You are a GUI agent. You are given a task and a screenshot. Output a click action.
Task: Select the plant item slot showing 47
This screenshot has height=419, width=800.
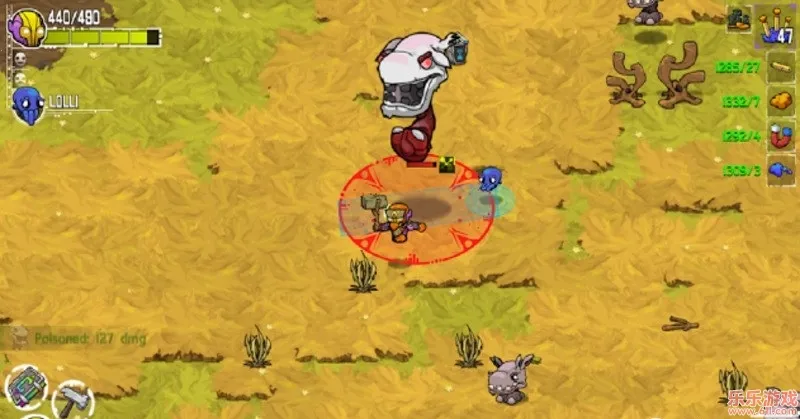(773, 24)
